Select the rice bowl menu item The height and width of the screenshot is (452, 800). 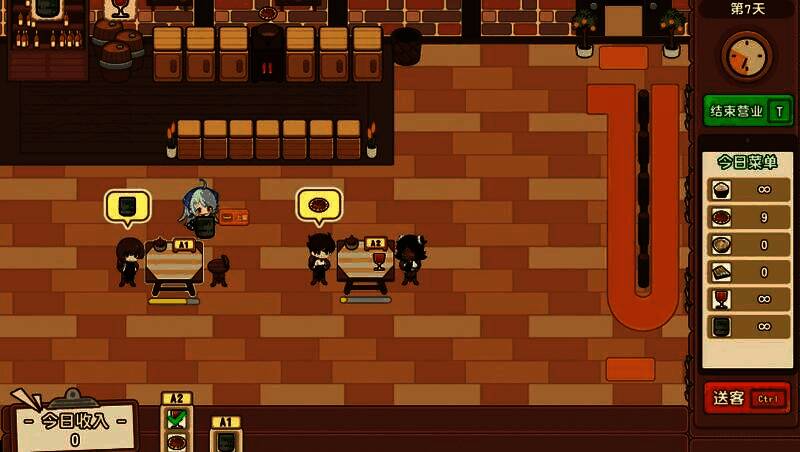pyautogui.click(x=720, y=190)
